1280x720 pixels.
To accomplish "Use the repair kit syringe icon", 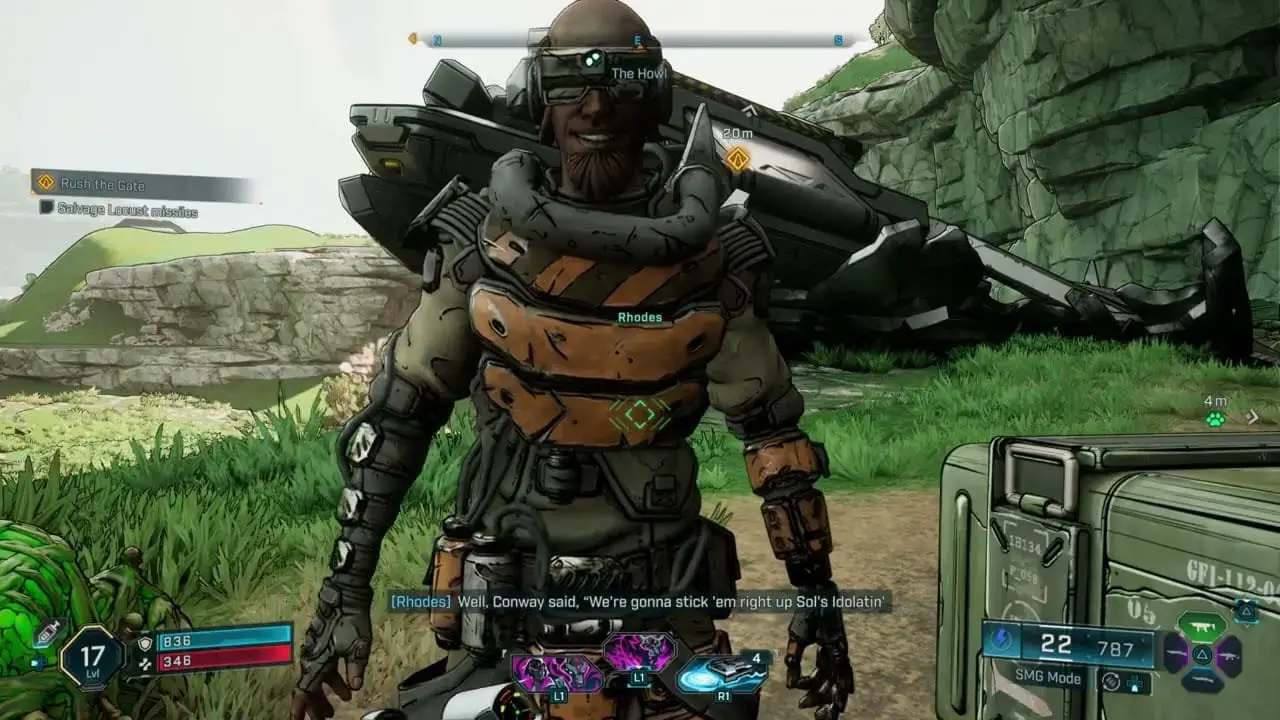I will [47, 632].
